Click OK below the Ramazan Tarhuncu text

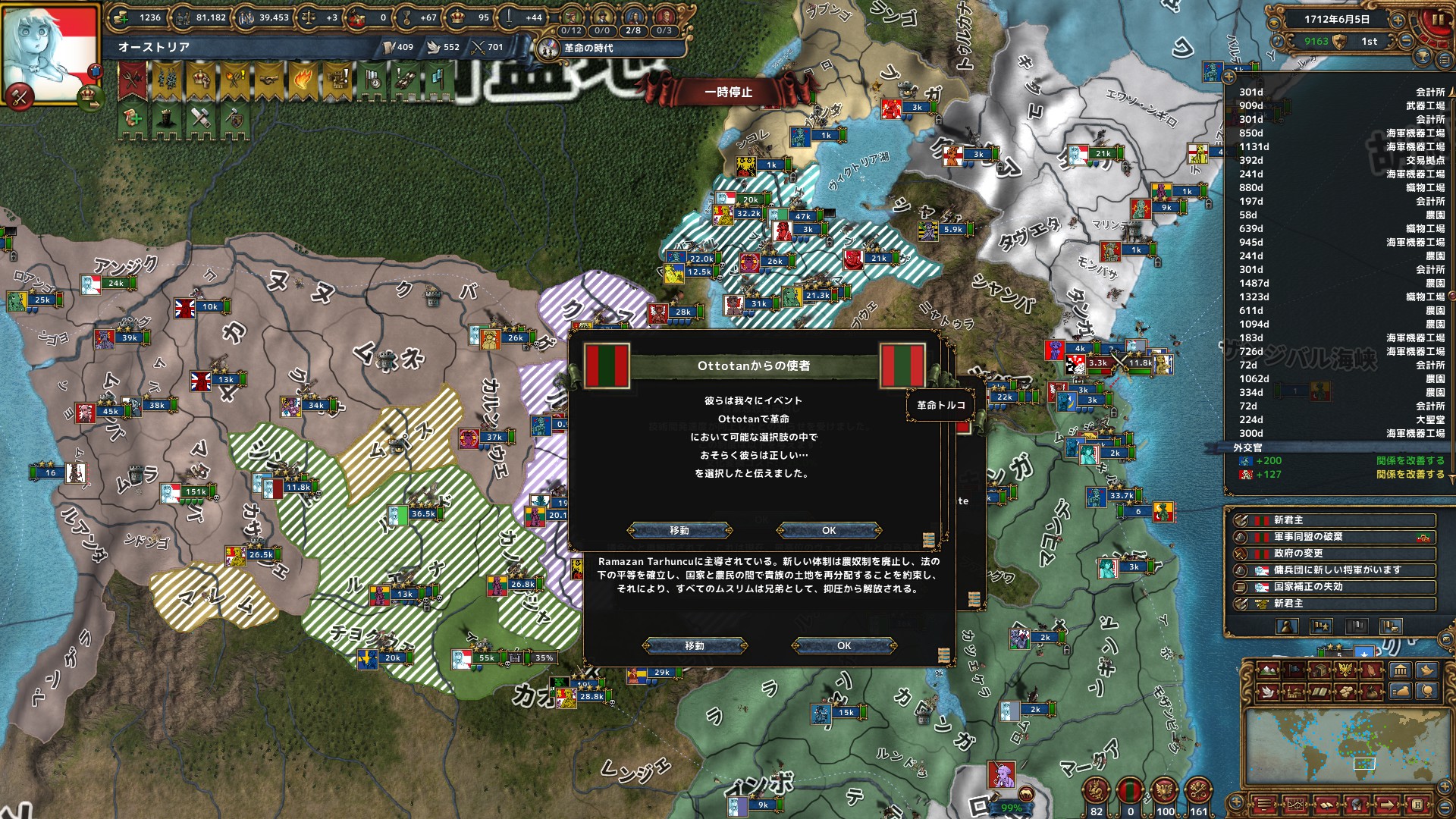[844, 645]
